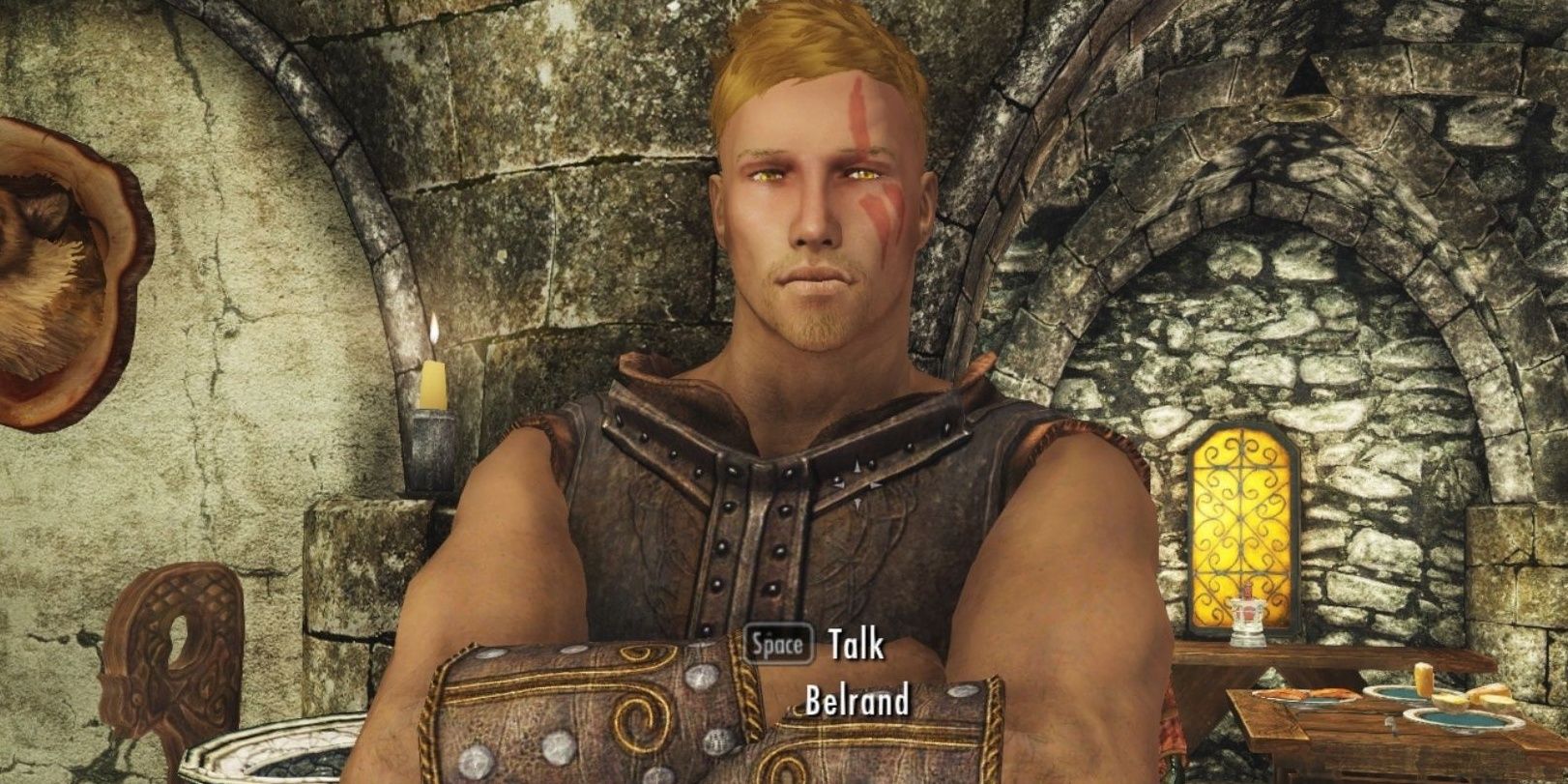Select the carved wooden chair
This screenshot has width=1568, height=784.
(179, 648)
